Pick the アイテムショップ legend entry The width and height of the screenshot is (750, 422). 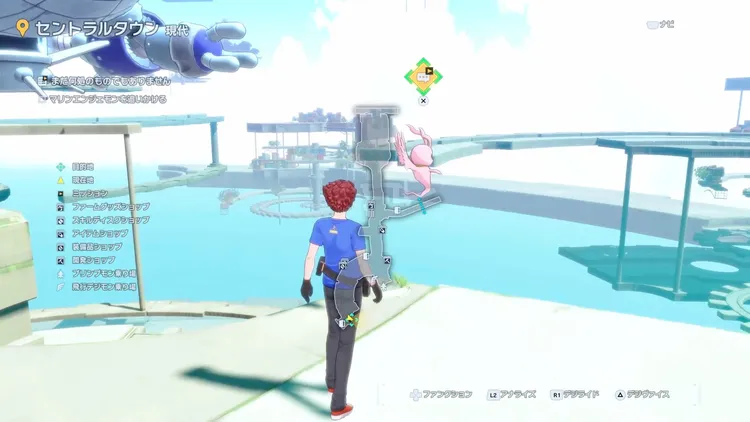(96, 232)
